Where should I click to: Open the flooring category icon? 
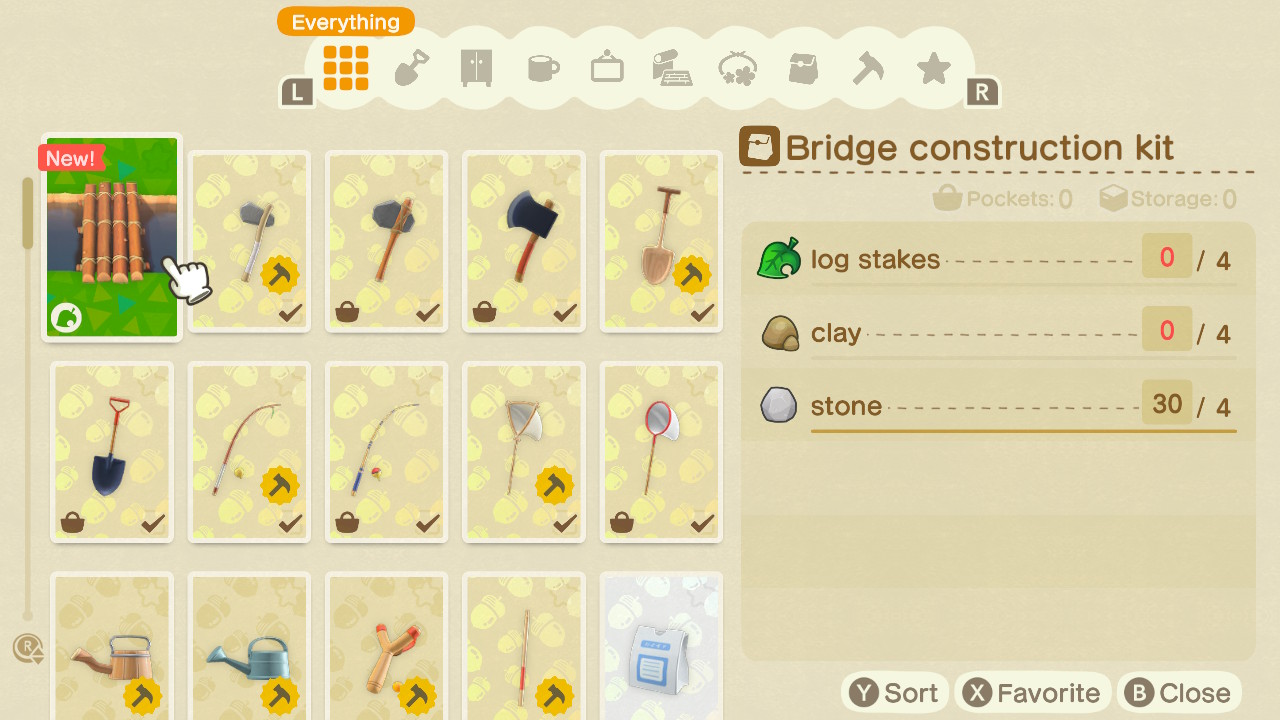click(672, 68)
